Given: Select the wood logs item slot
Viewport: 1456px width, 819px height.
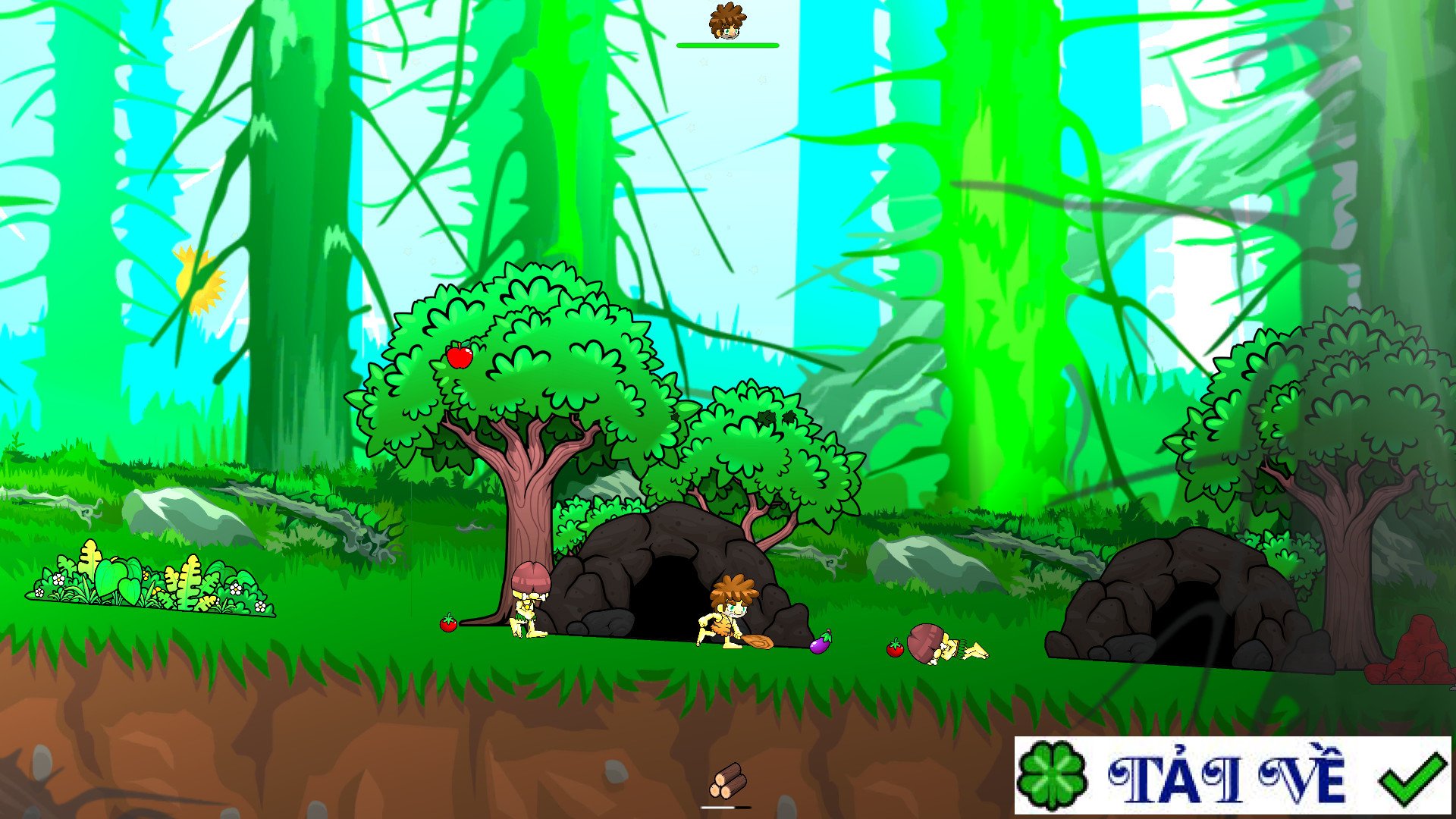Looking at the screenshot, I should click(x=727, y=781).
